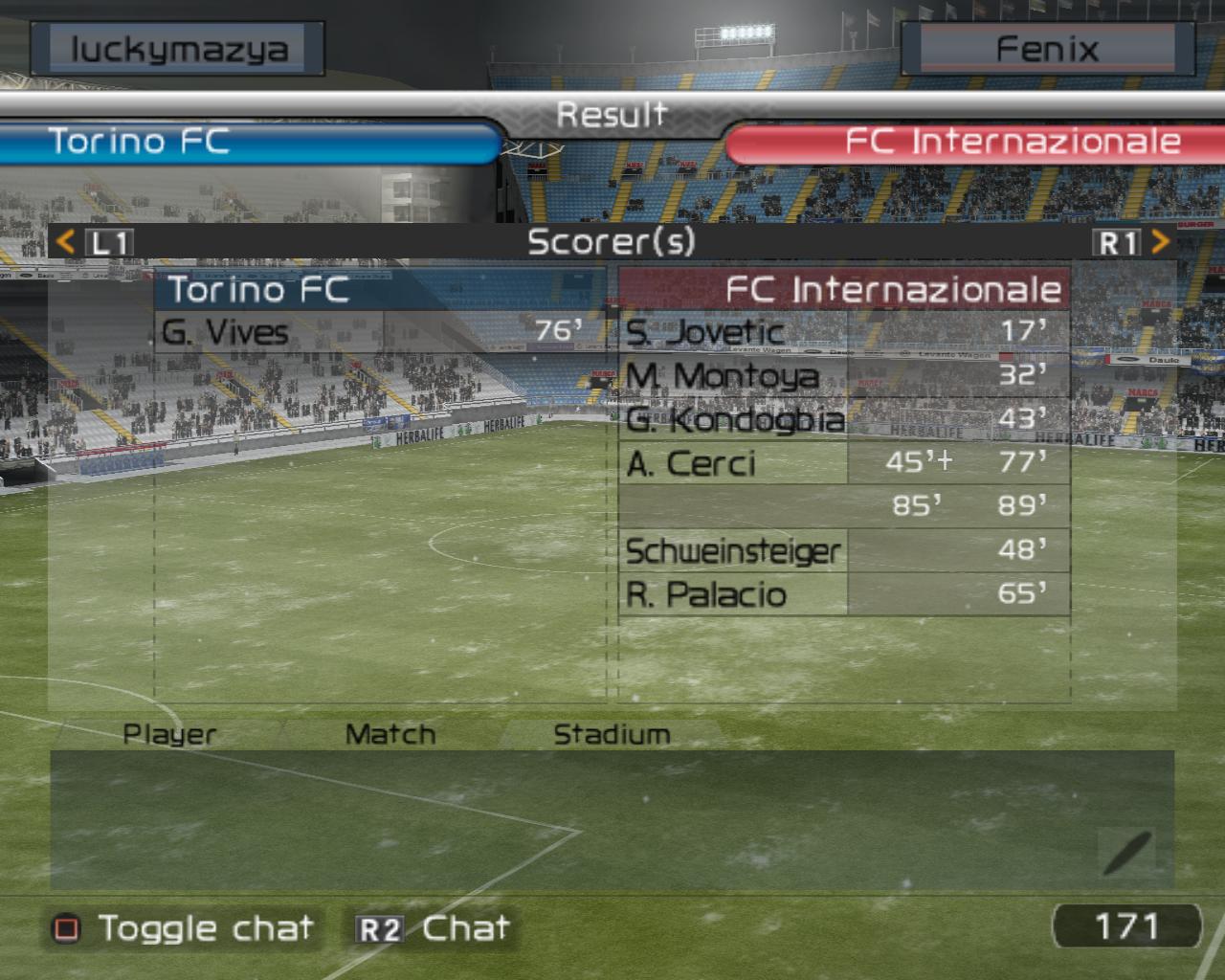This screenshot has height=980, width=1225.
Task: Select the Stadium chat tab
Action: pos(612,734)
